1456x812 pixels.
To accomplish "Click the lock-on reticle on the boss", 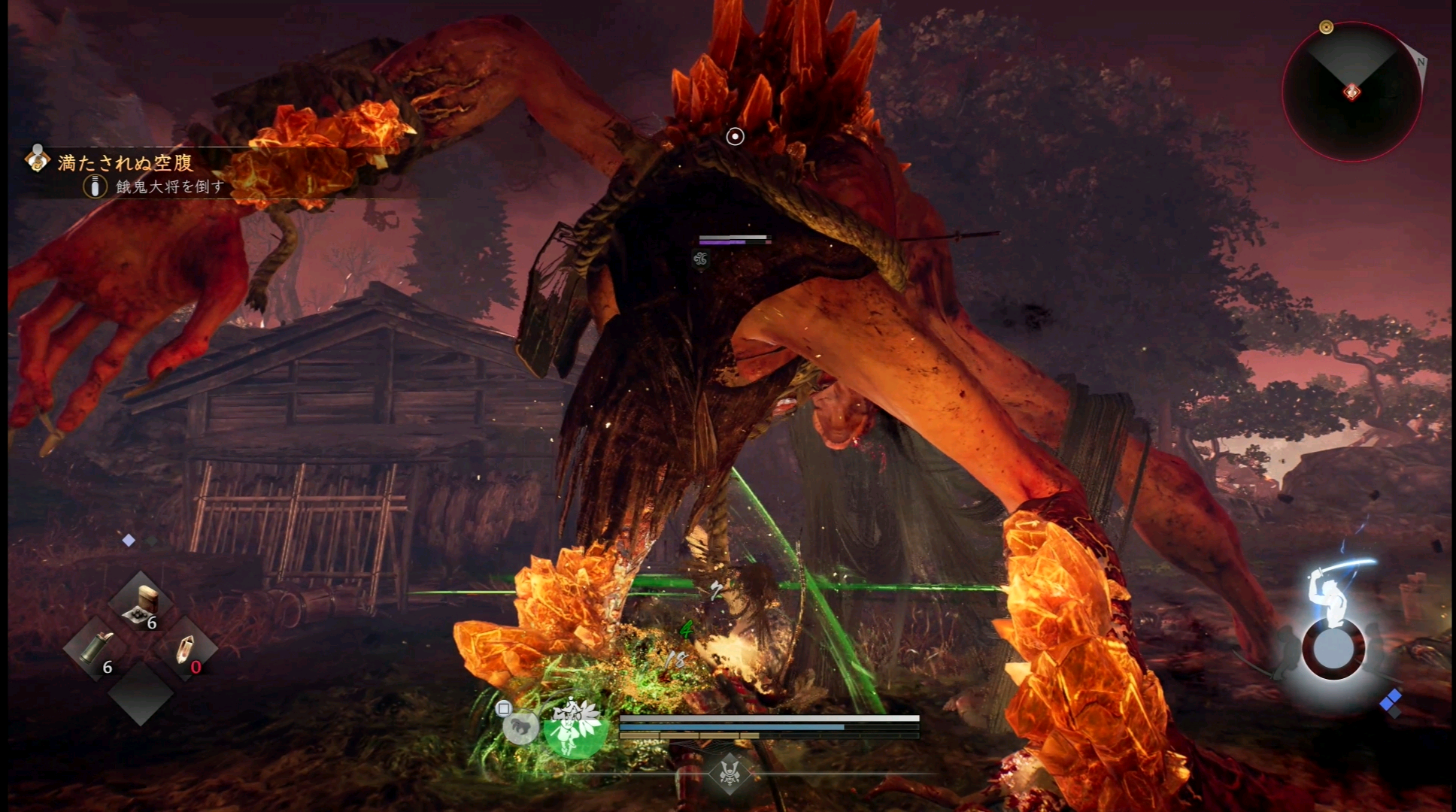I will tap(735, 136).
